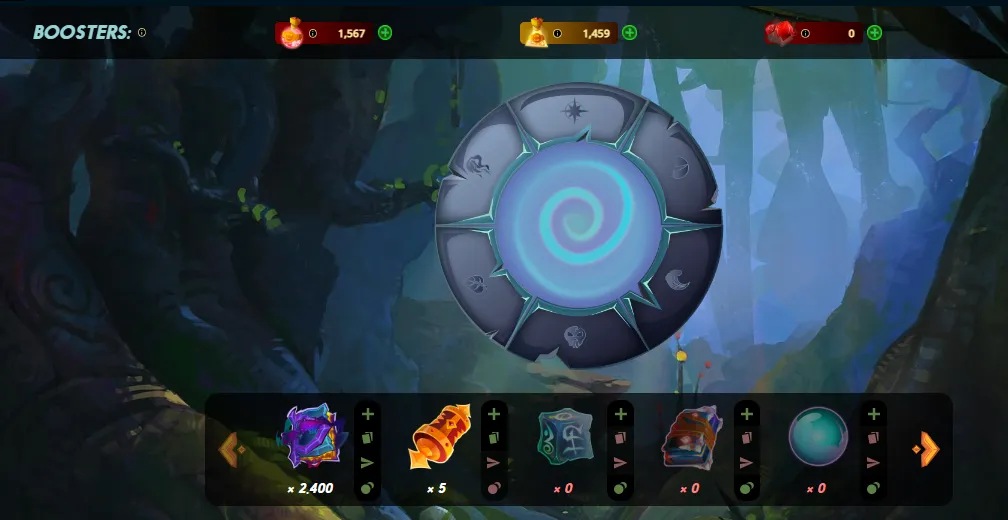Screen dimensions: 1008x520
Task: Open the swirling blue portal
Action: pyautogui.click(x=578, y=224)
